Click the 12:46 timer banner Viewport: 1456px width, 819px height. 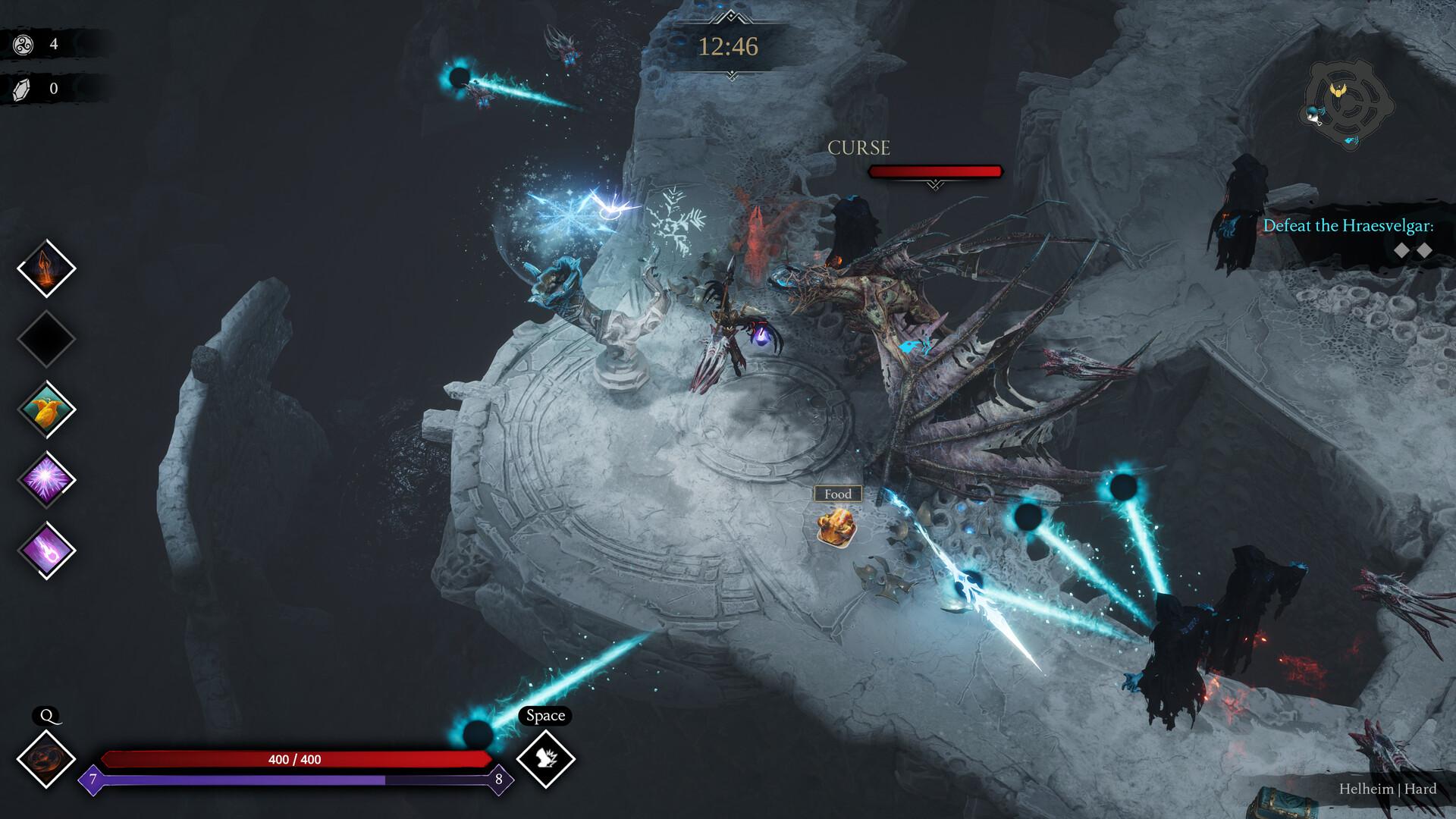(x=729, y=45)
